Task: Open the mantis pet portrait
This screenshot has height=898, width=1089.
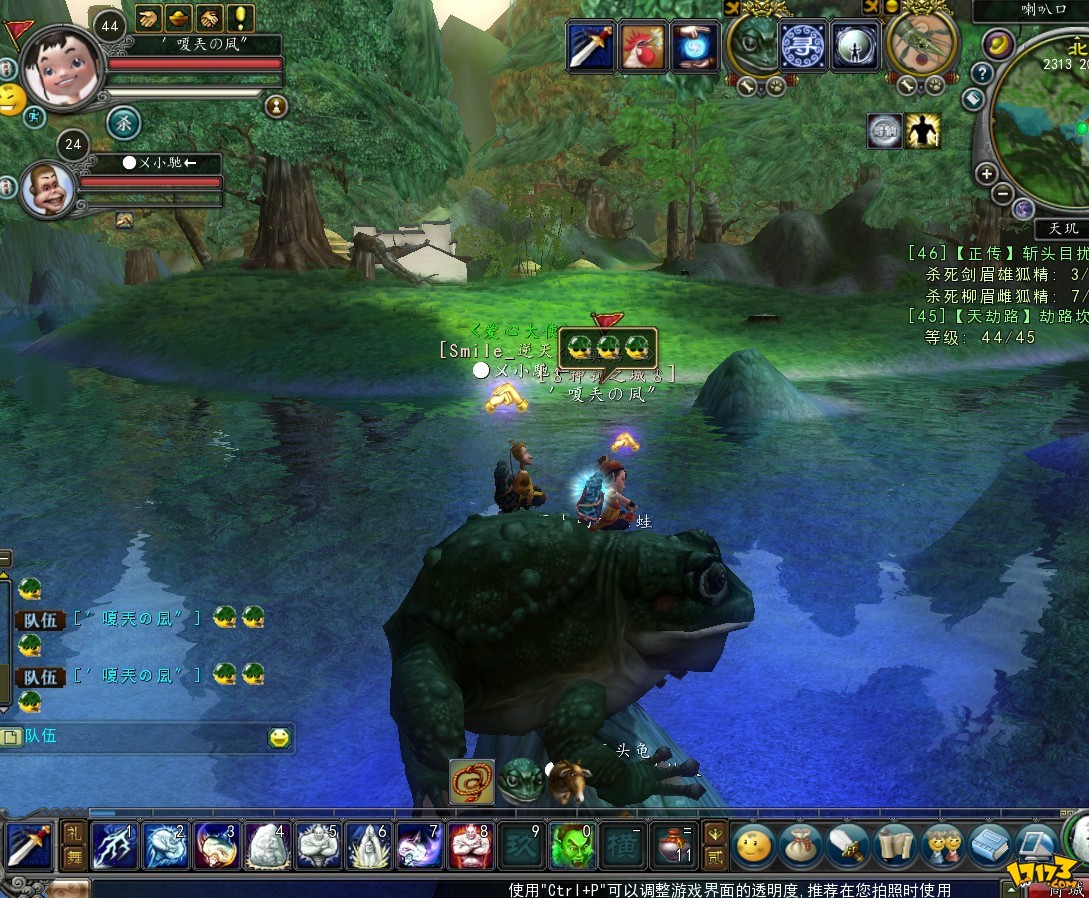Action: pos(921,44)
